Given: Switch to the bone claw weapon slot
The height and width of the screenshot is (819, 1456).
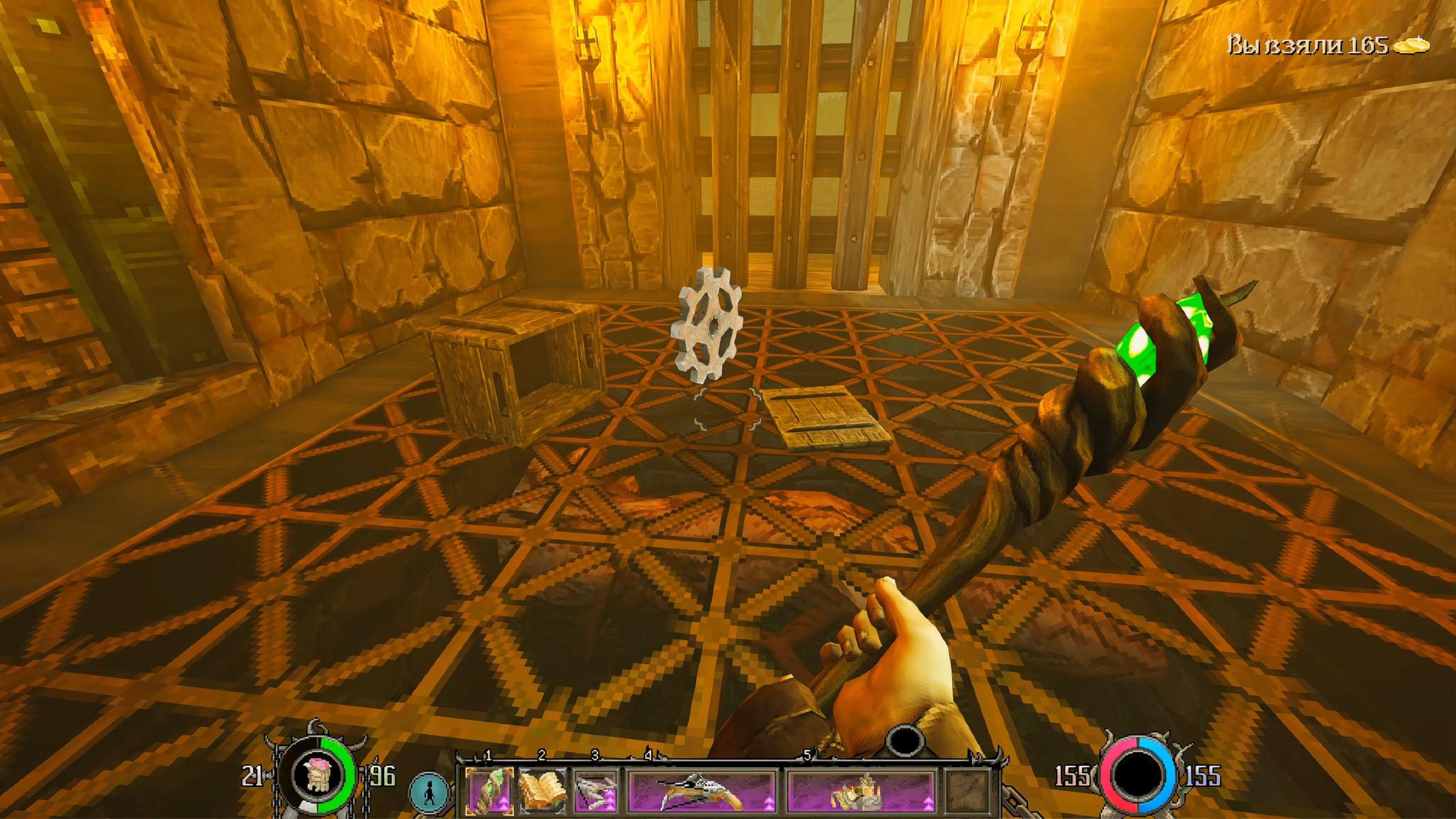Looking at the screenshot, I should pos(595,790).
